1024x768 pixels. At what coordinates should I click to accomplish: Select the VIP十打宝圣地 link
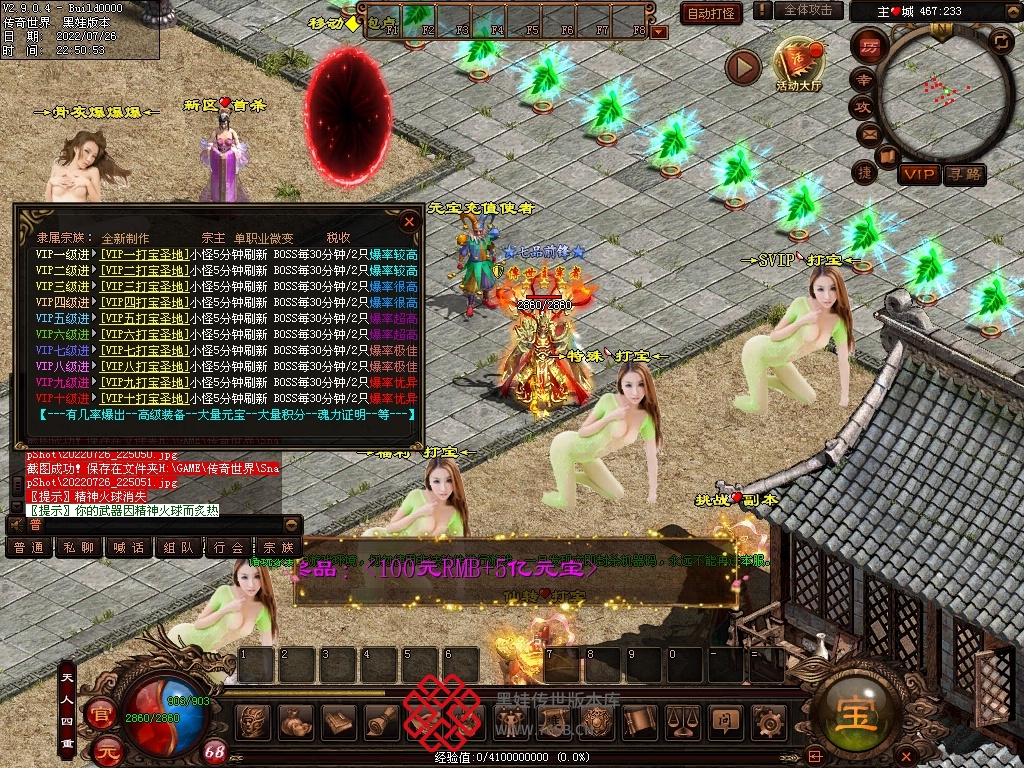point(143,399)
